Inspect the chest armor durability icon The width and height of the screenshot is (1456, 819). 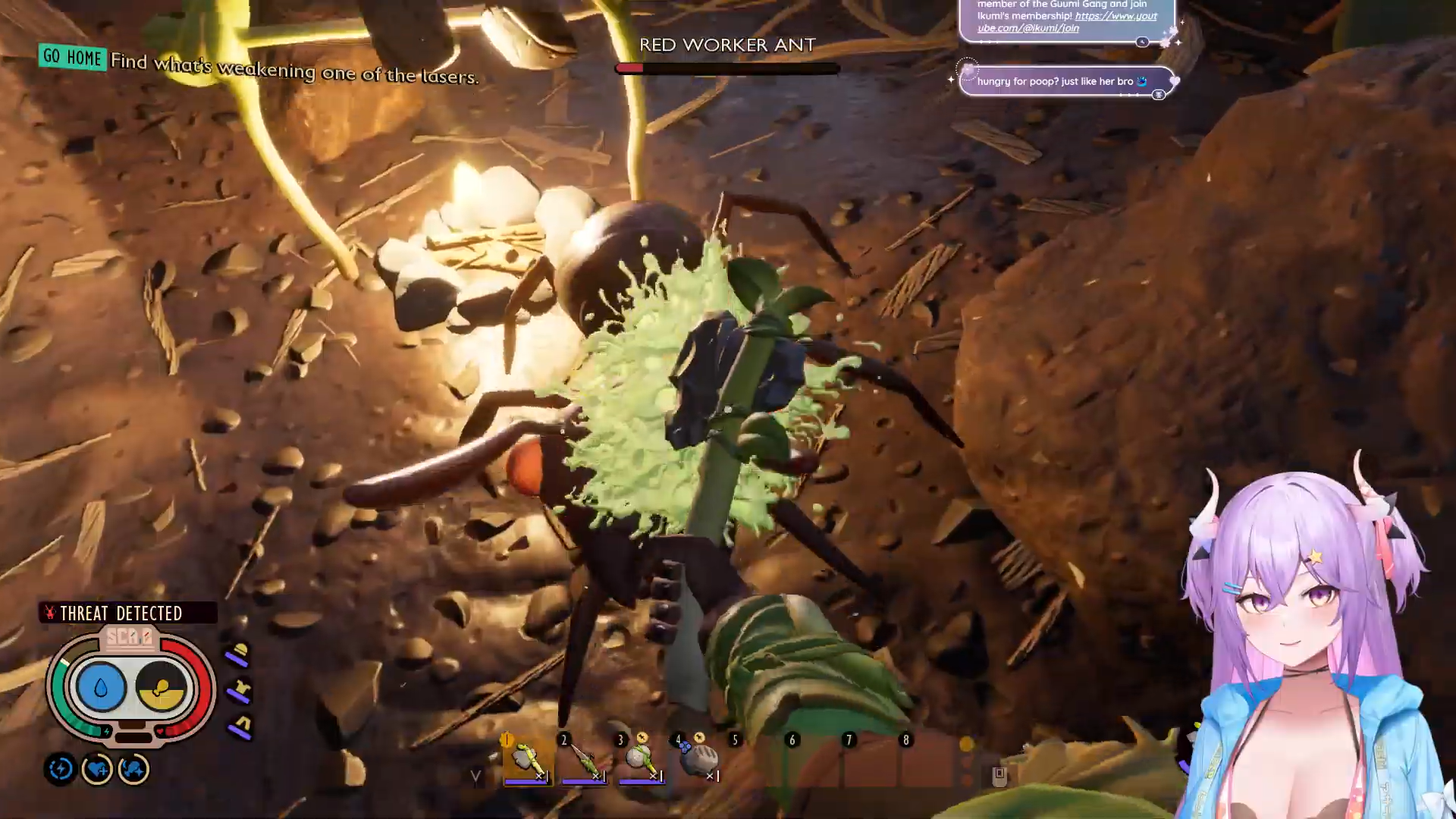[240, 690]
